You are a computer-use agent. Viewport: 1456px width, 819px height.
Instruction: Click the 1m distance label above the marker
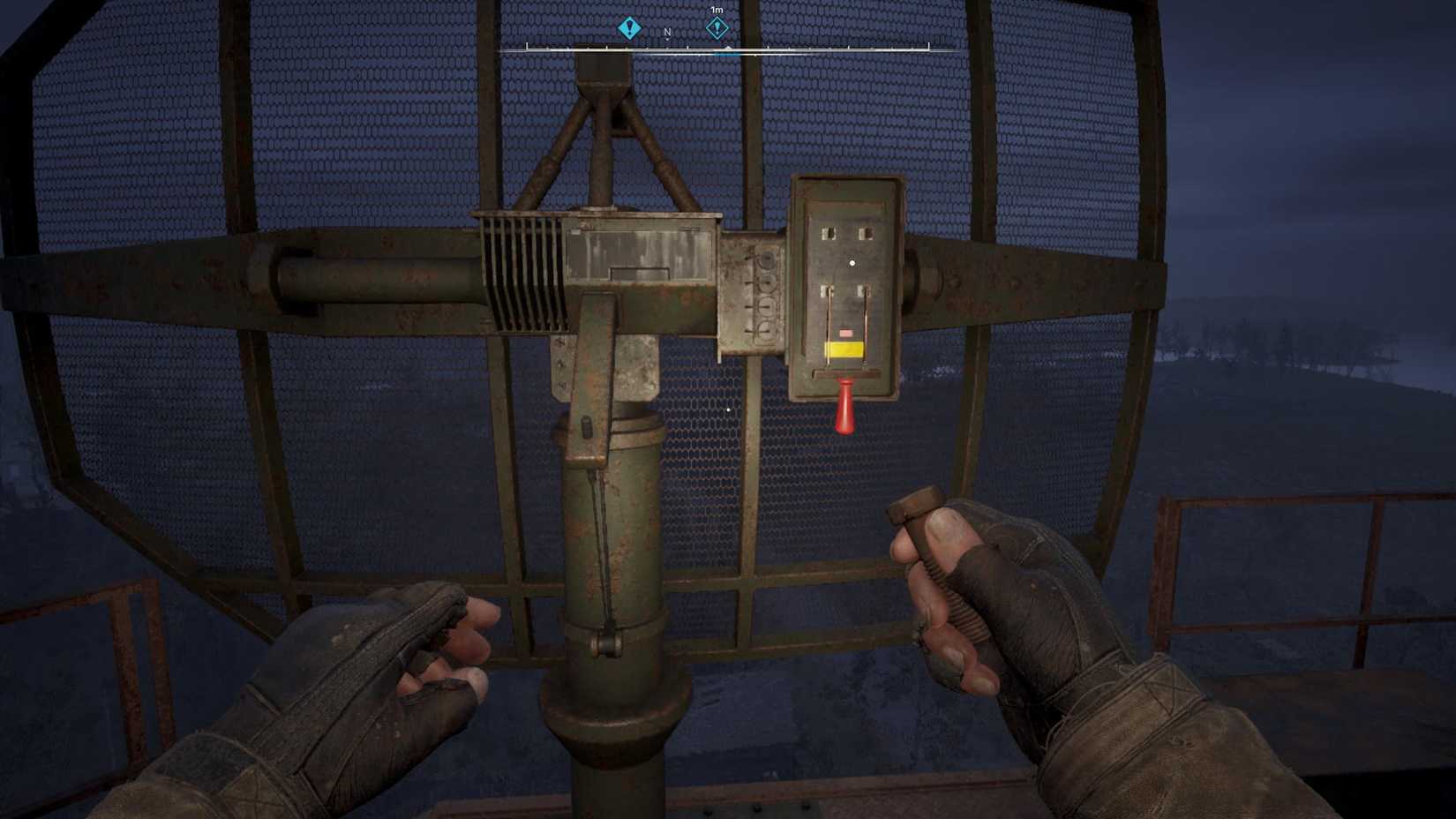coord(717,10)
